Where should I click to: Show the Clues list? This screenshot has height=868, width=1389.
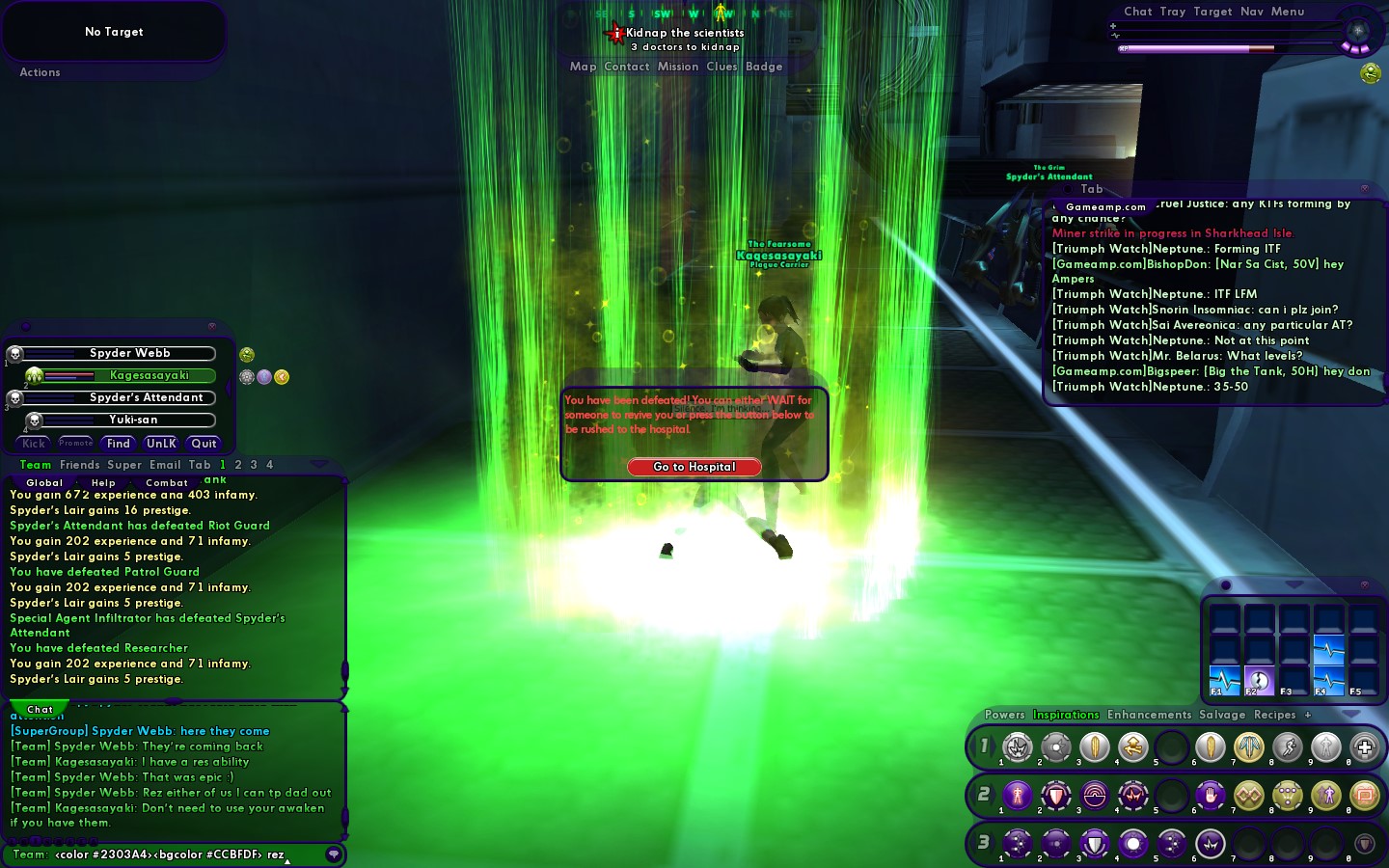[x=721, y=67]
